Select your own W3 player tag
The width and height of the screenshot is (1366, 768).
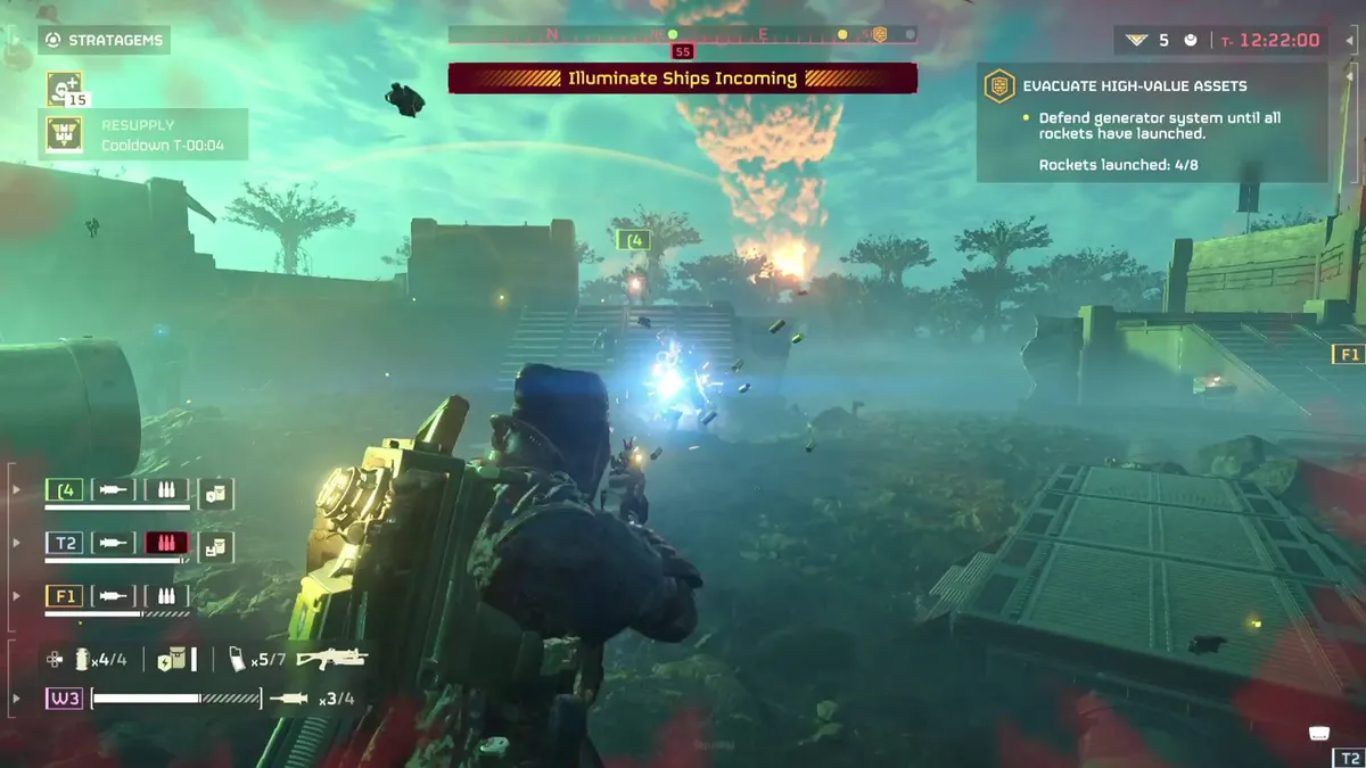pyautogui.click(x=64, y=698)
